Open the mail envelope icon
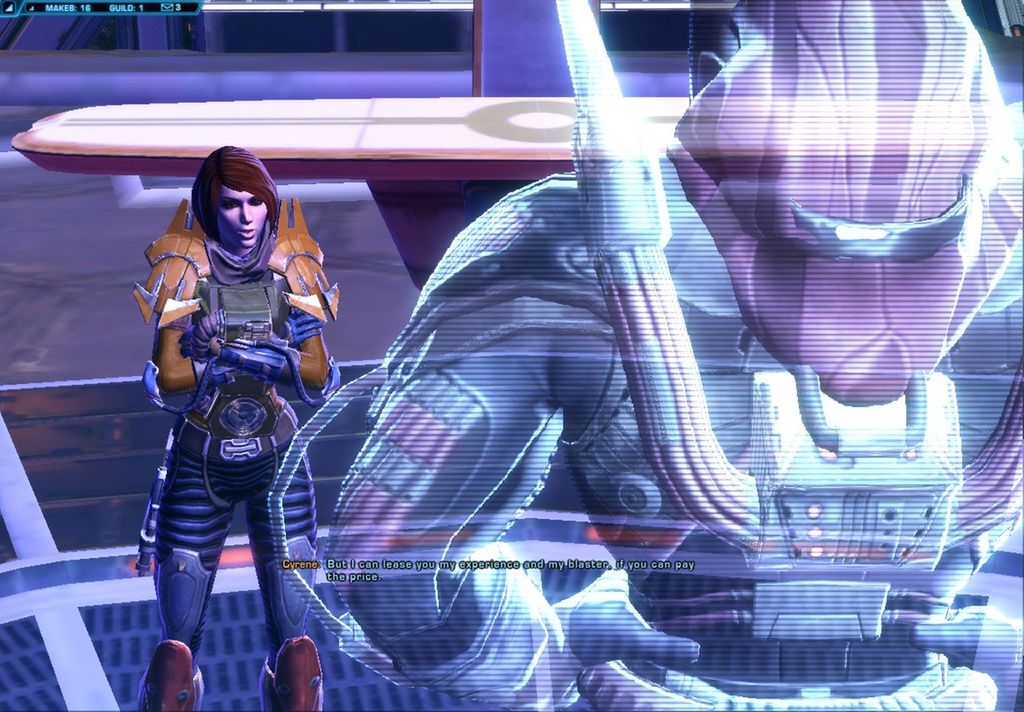The width and height of the screenshot is (1024, 712). pos(166,7)
